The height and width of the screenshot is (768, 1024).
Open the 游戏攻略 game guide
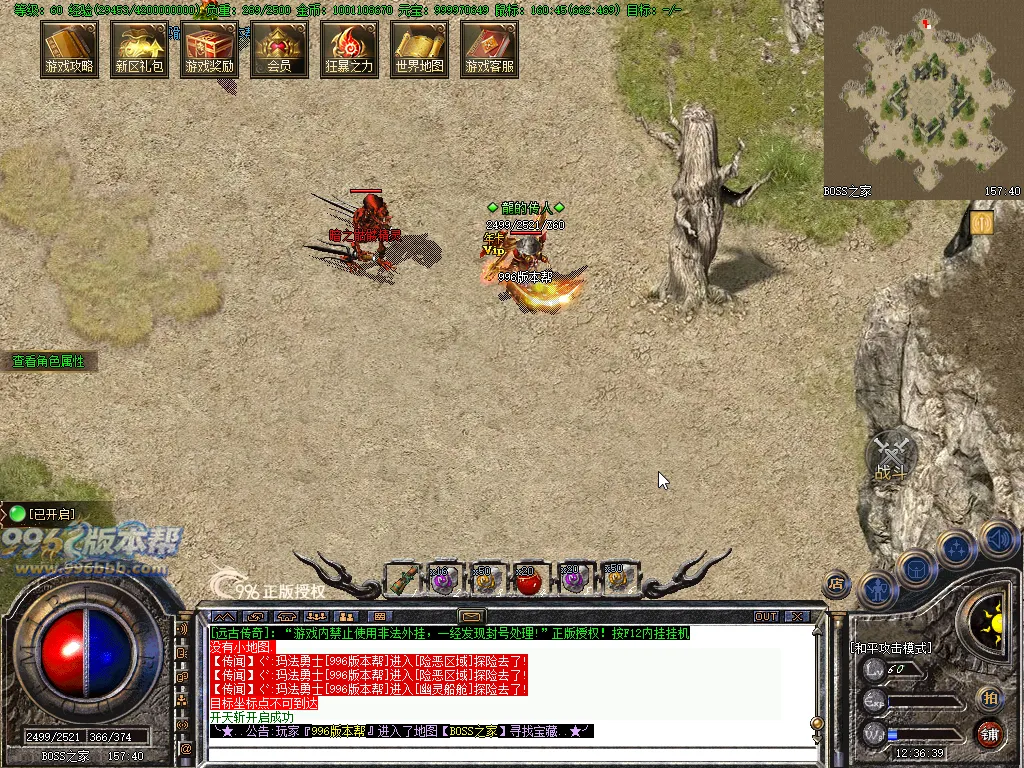(69, 49)
